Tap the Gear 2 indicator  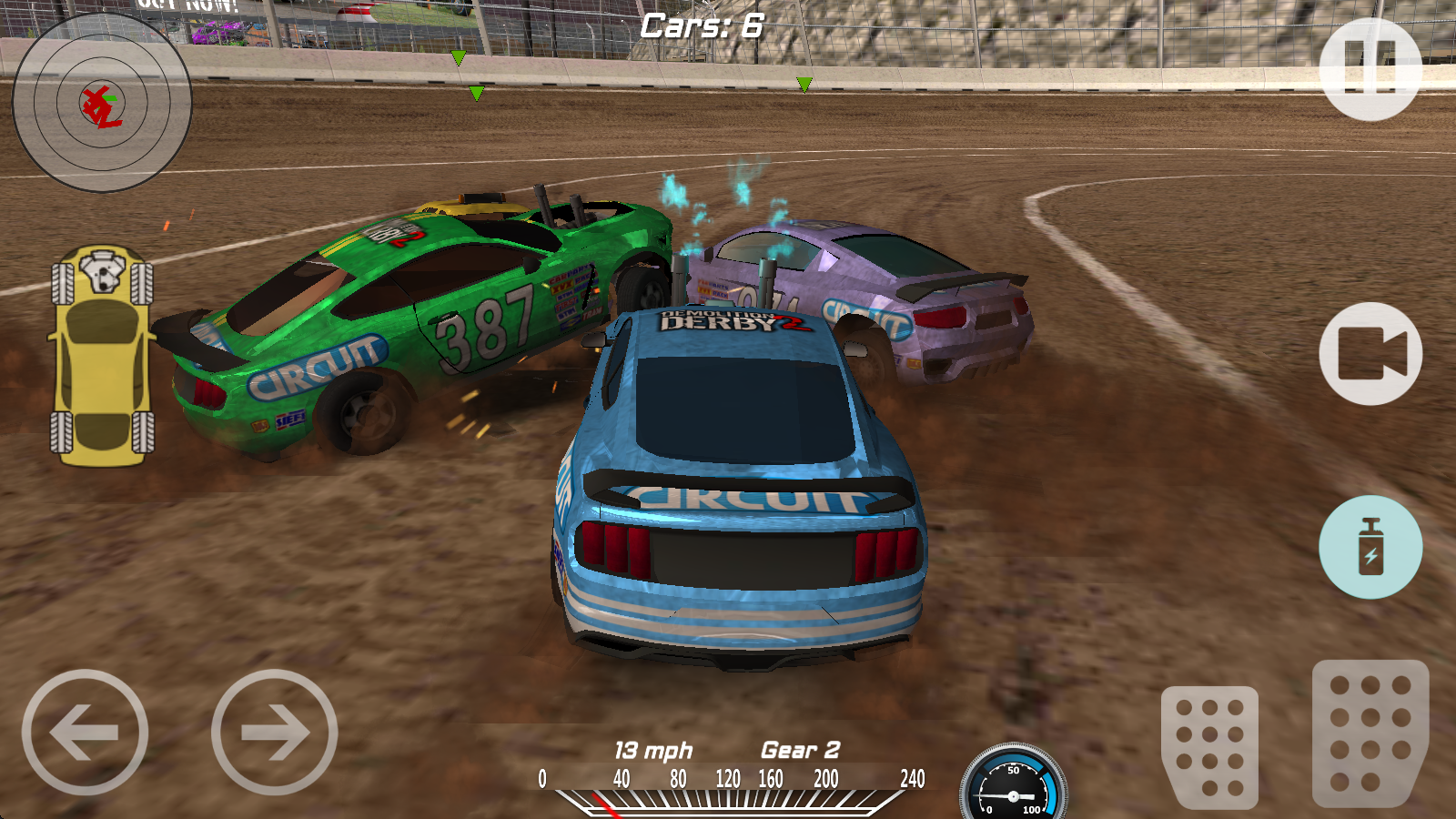797,751
